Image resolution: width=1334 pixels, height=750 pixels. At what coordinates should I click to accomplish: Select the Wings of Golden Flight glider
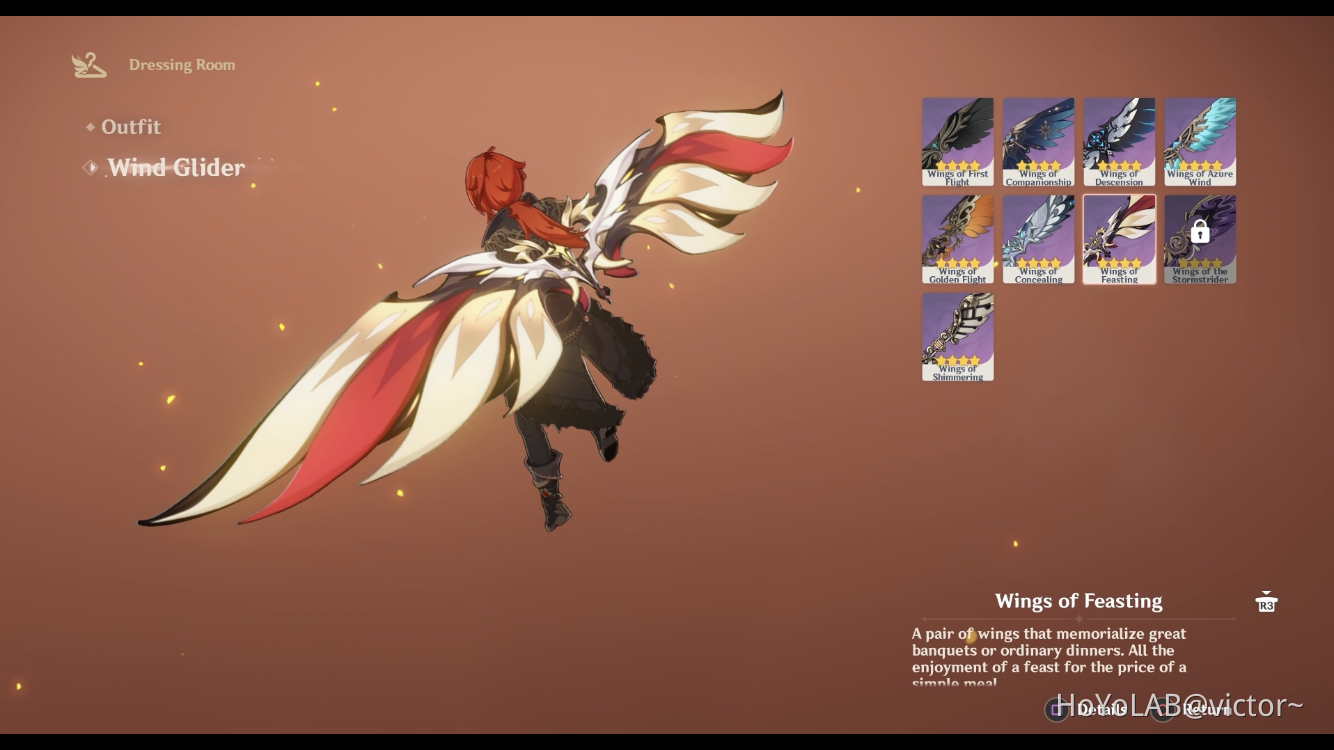[x=957, y=237]
